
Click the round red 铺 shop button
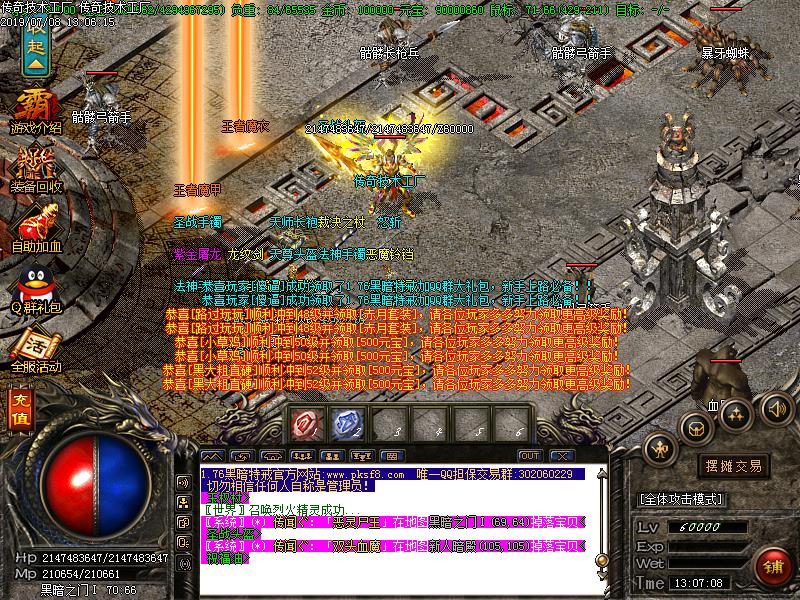(x=771, y=565)
